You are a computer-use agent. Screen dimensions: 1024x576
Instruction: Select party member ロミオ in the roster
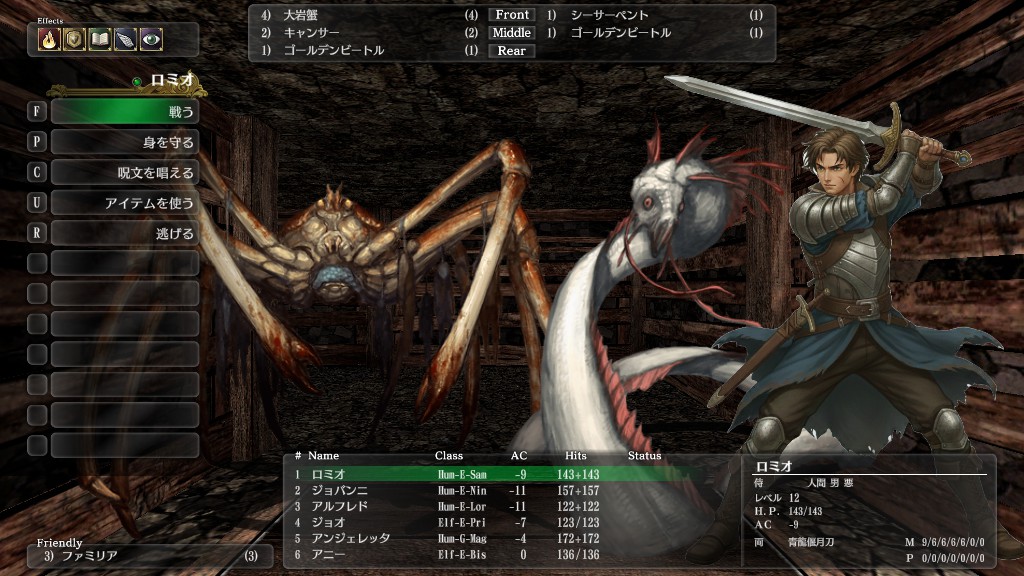pyautogui.click(x=328, y=474)
